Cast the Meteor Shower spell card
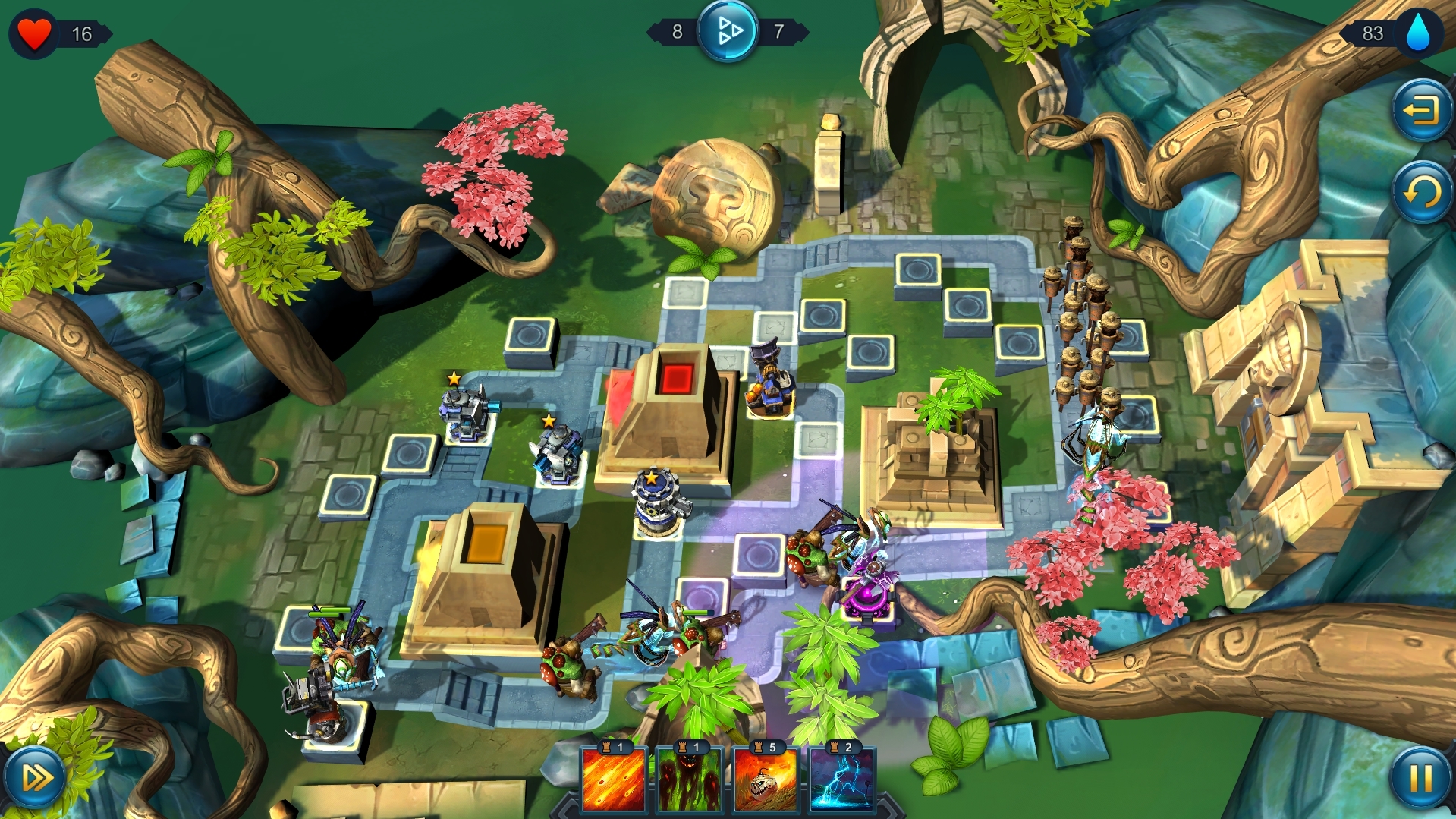 click(615, 782)
